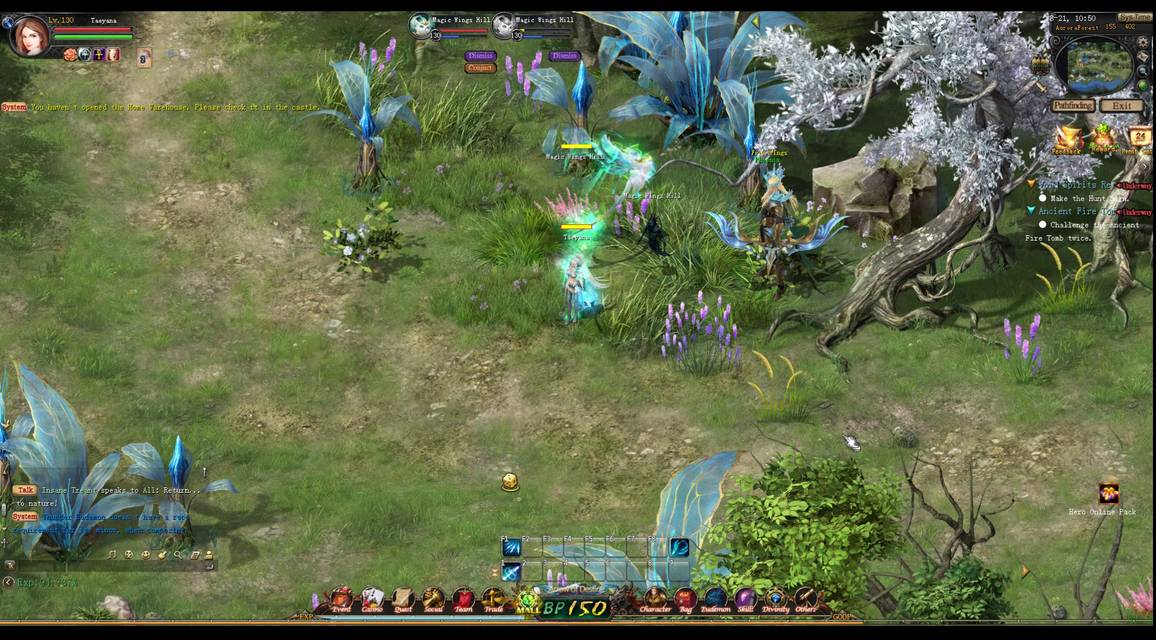Select Taeyana's character portrait
1156x640 pixels.
[29, 36]
